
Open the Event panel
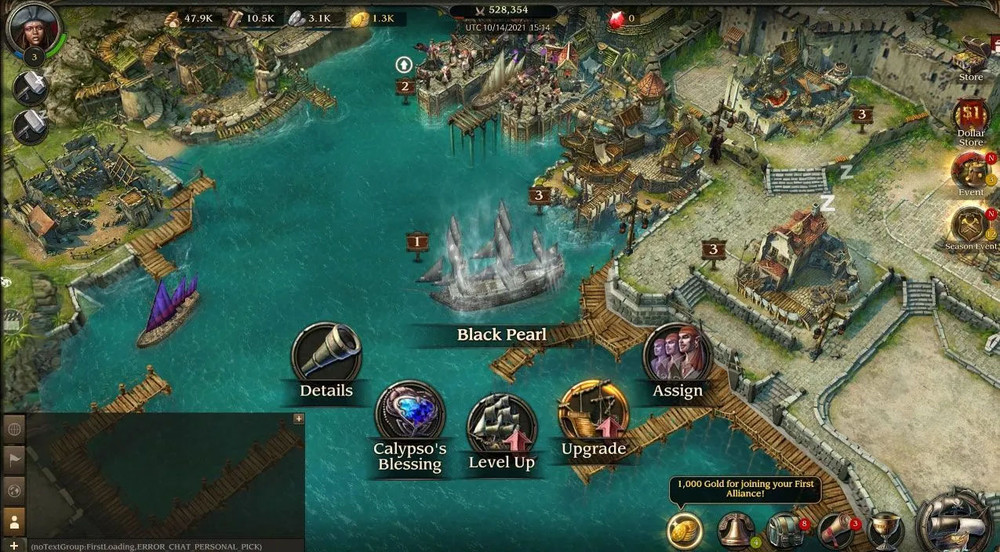coord(970,172)
